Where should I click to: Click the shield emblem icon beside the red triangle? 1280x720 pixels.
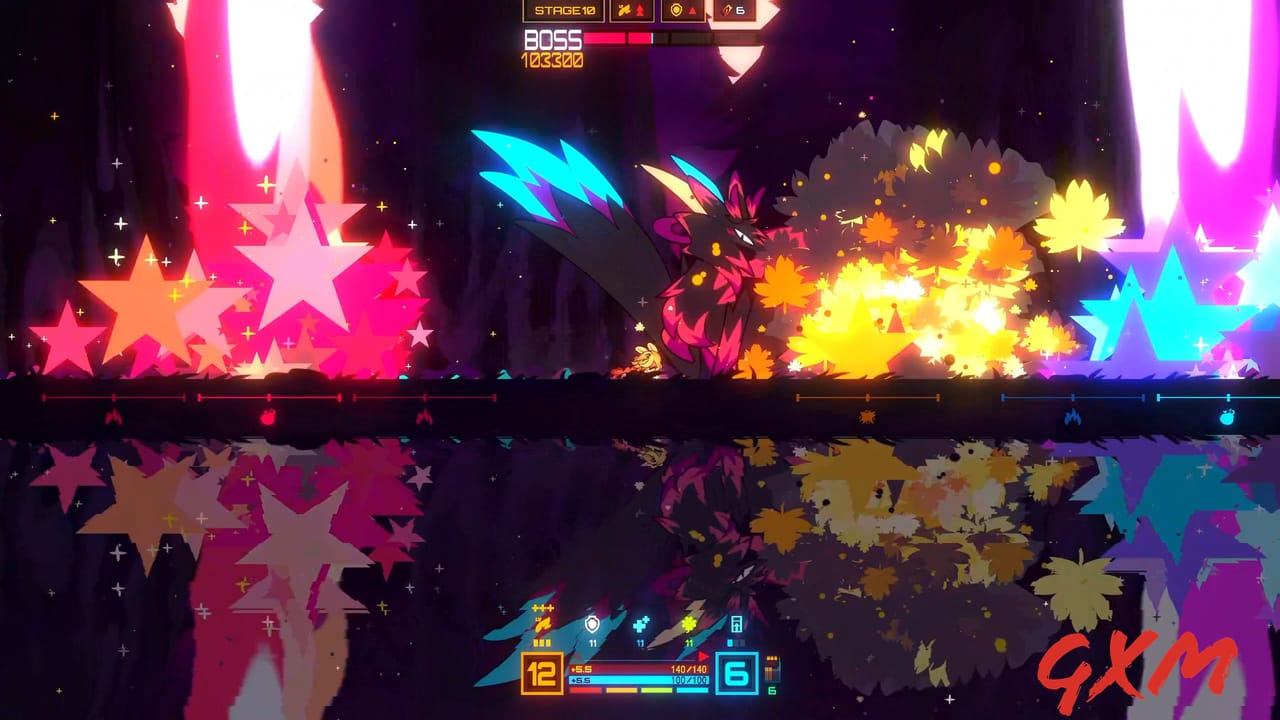pos(676,11)
